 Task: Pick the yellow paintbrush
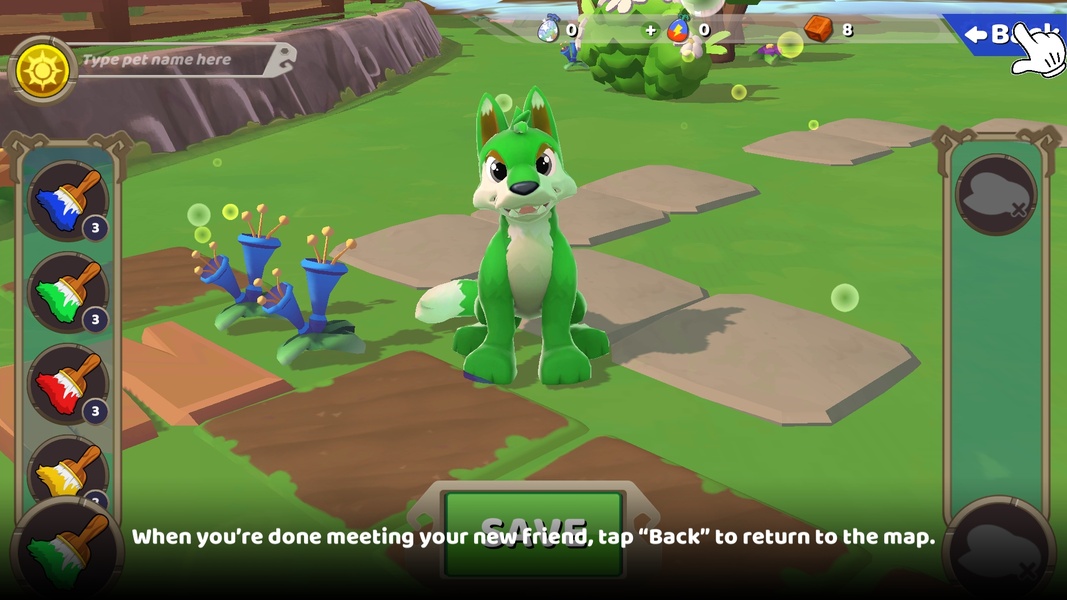click(x=67, y=470)
